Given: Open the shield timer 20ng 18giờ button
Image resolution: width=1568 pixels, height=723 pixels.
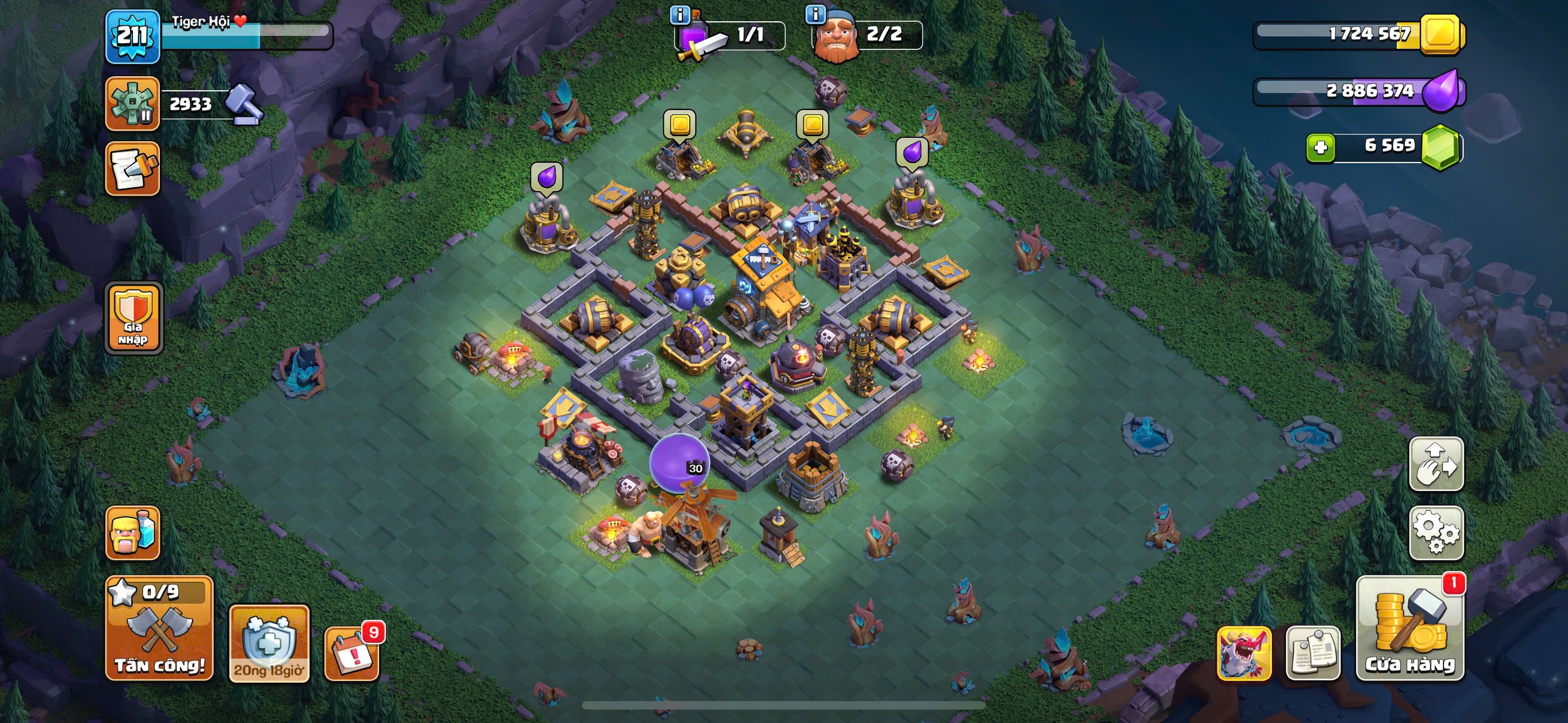Looking at the screenshot, I should (x=269, y=643).
